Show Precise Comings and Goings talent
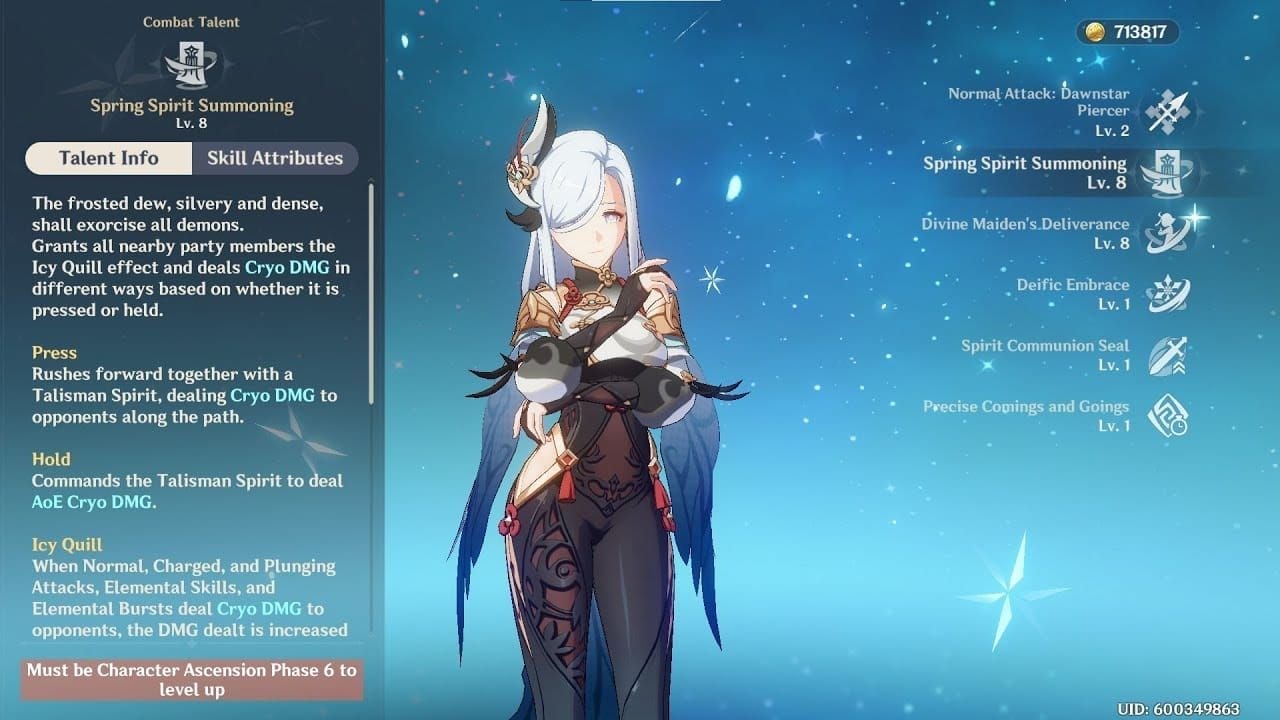Screen dimensions: 1280x720 [1166, 416]
